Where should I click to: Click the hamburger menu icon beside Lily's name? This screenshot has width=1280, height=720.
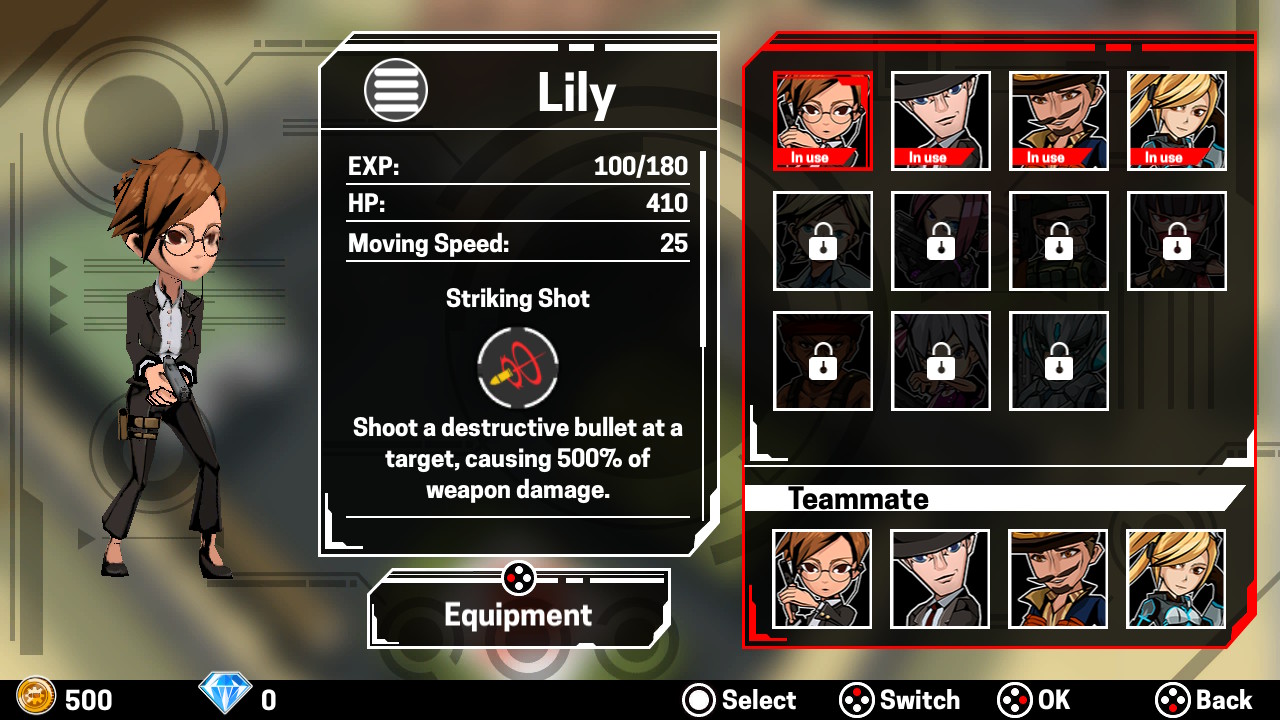pyautogui.click(x=396, y=89)
